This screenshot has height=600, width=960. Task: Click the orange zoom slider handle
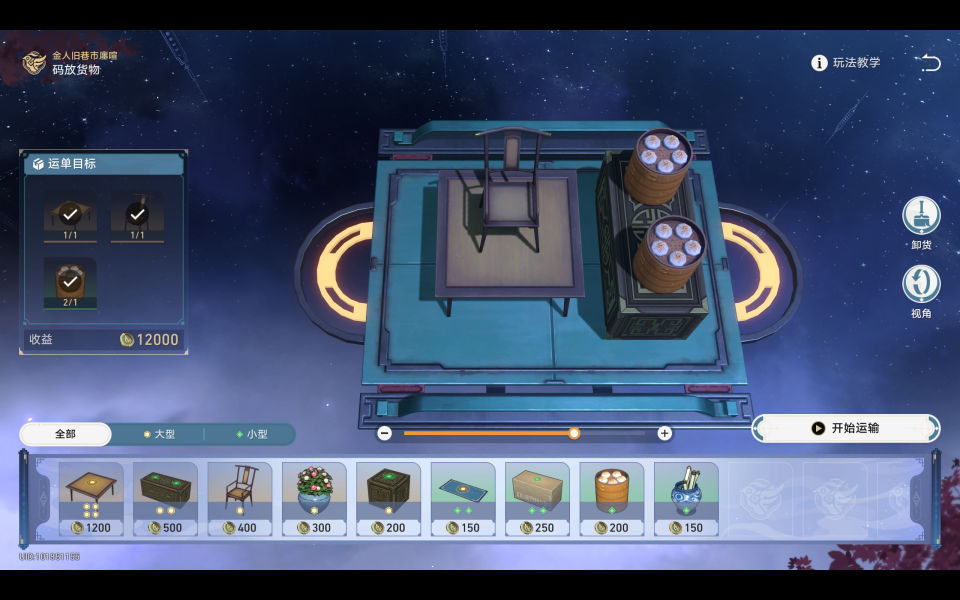point(574,433)
